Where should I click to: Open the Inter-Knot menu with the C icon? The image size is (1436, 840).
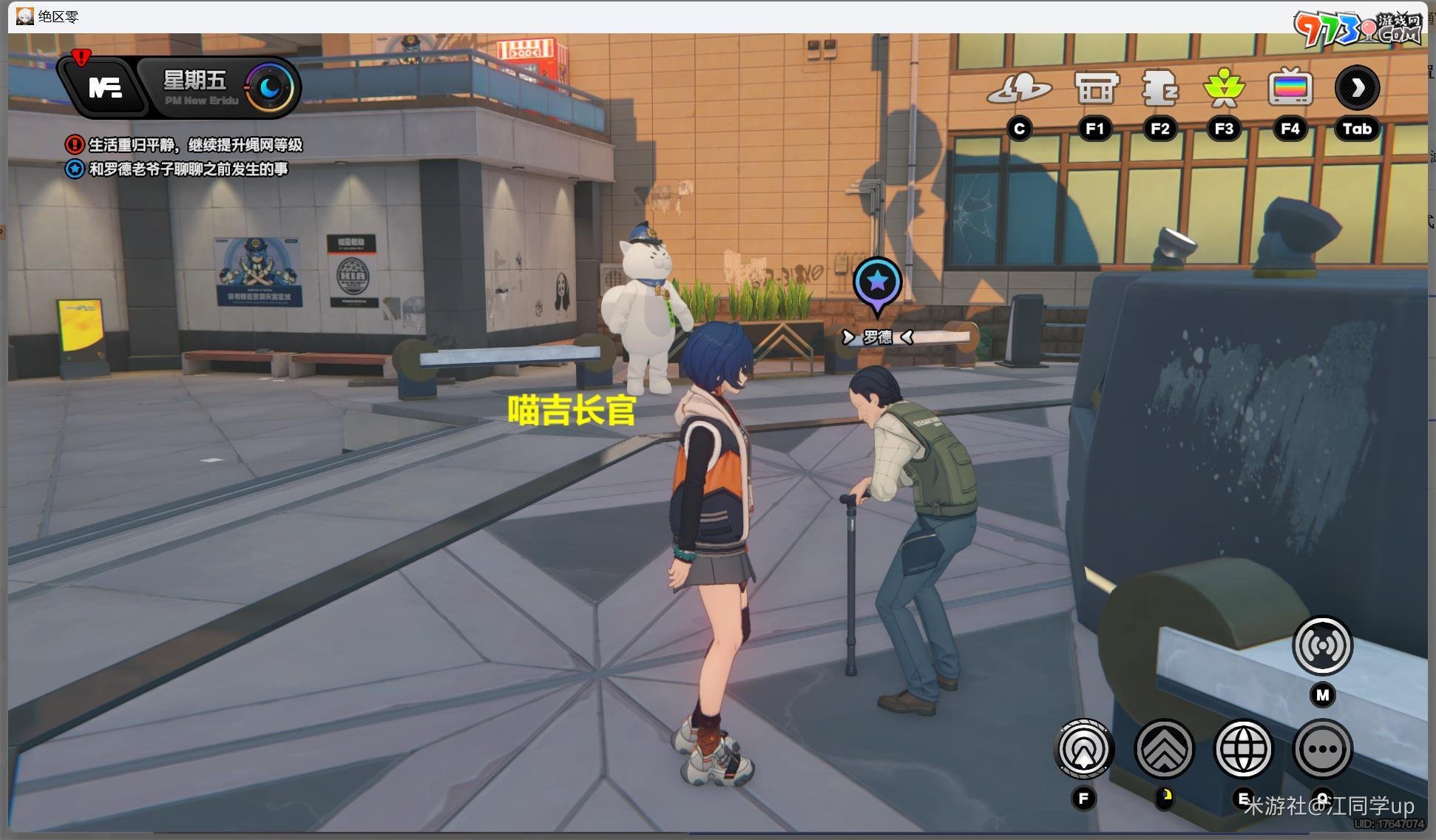pos(1020,89)
